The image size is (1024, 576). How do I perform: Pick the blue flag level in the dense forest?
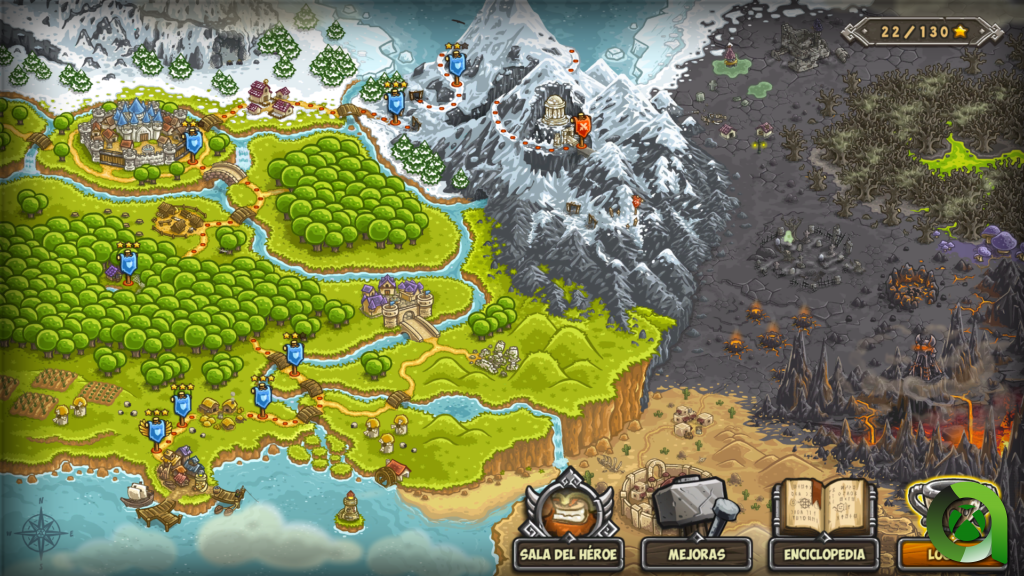[127, 264]
